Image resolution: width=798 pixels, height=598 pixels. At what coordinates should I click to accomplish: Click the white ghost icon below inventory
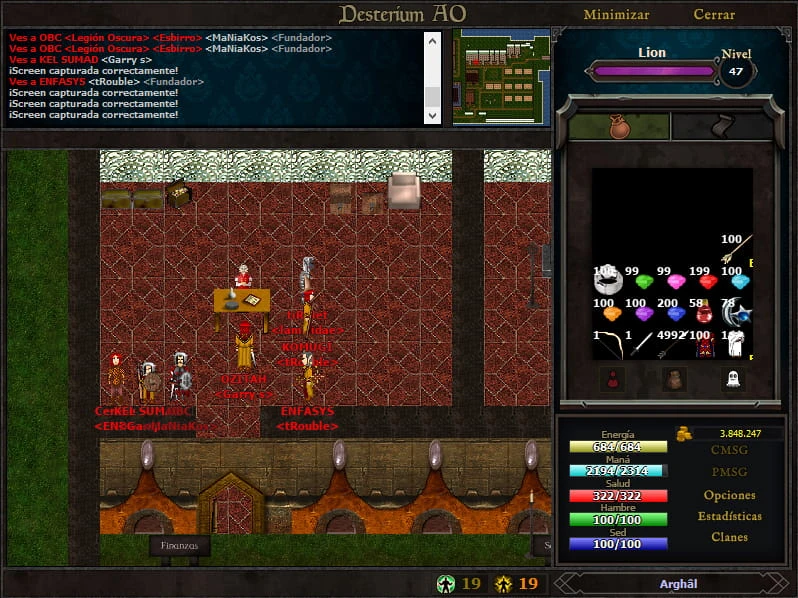(733, 379)
